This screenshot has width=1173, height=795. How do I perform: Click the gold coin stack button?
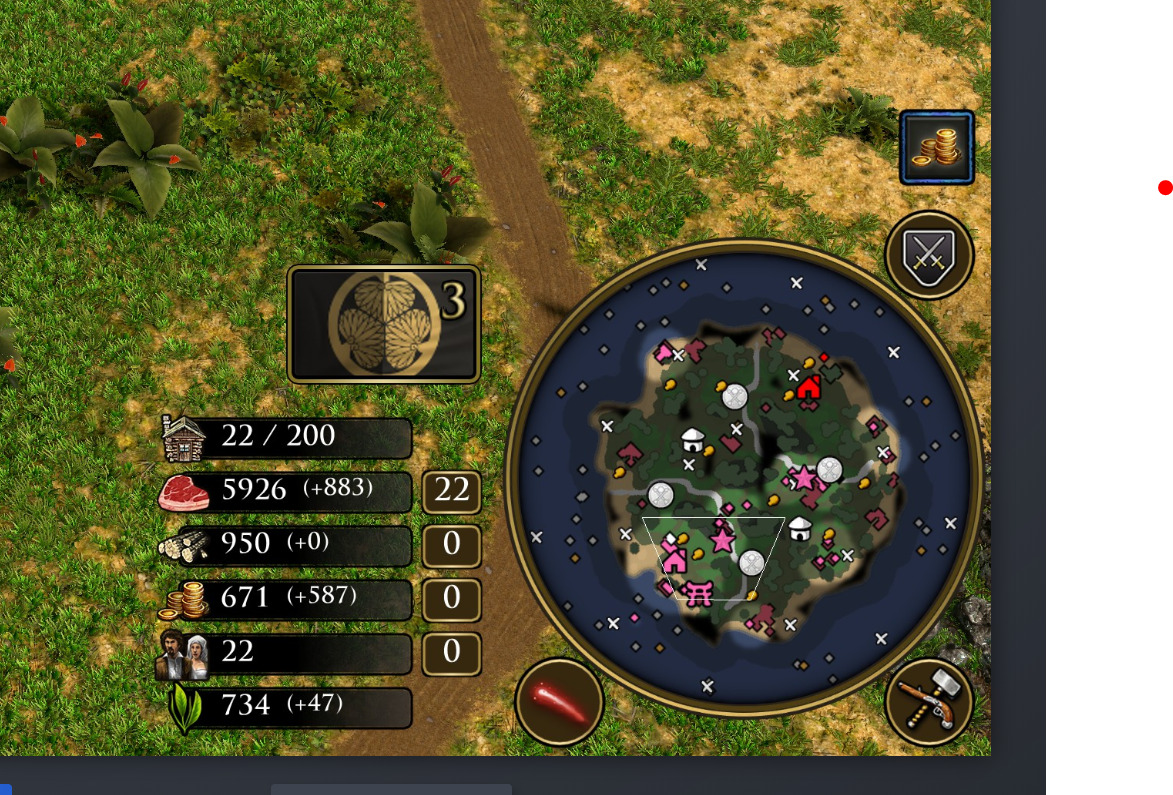(x=937, y=148)
